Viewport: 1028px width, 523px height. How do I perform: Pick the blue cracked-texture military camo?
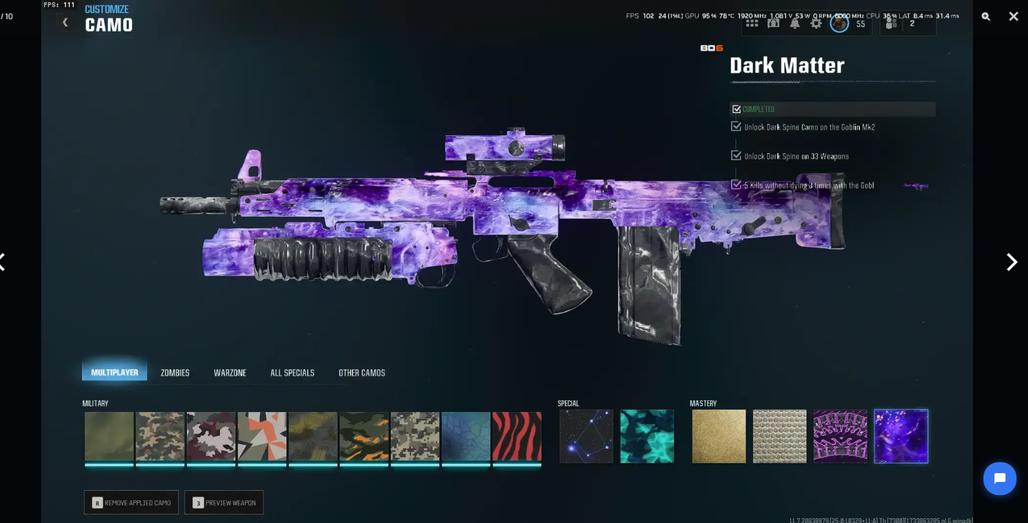[466, 436]
